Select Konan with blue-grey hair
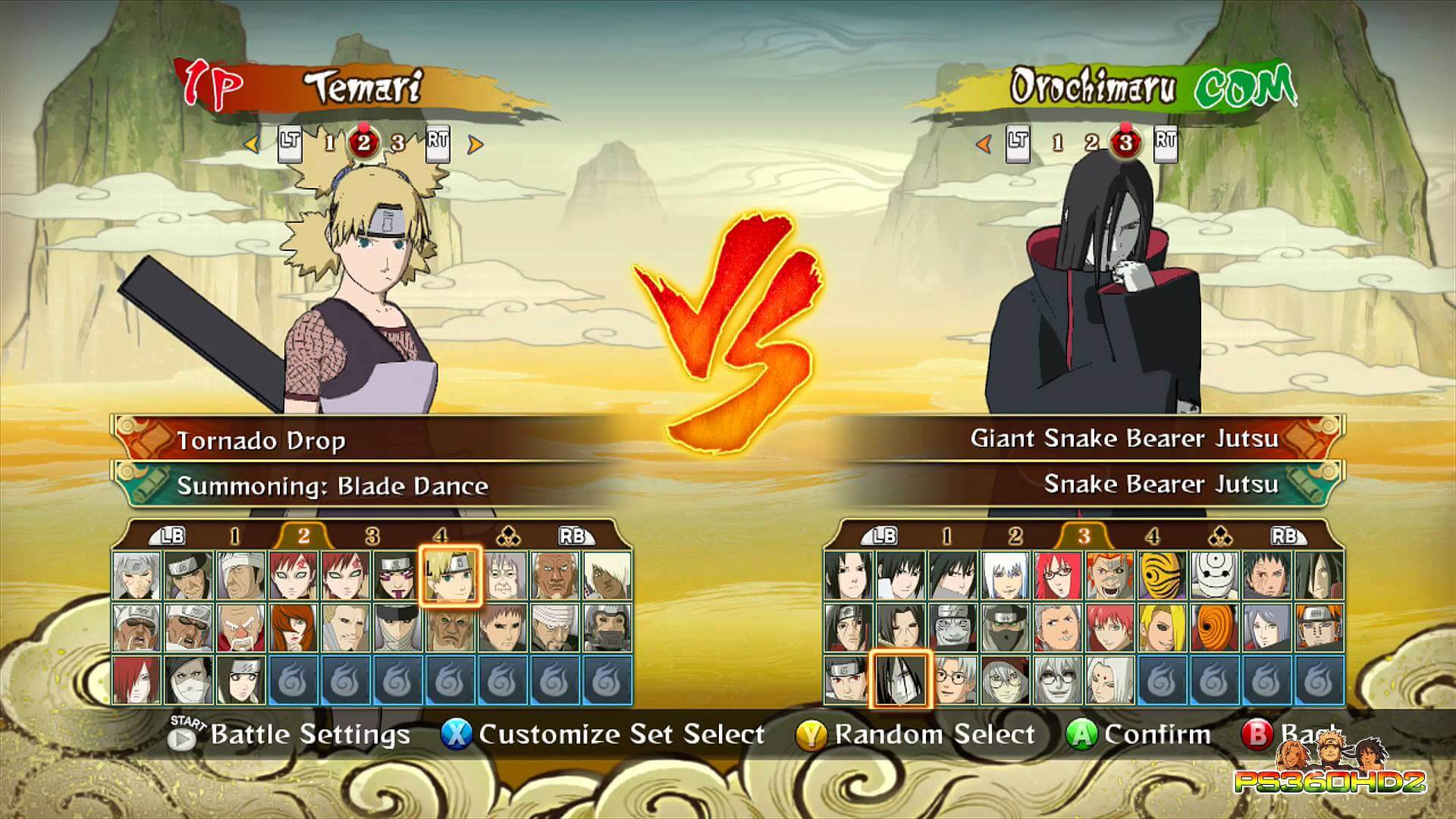Image resolution: width=1456 pixels, height=819 pixels. pyautogui.click(x=1266, y=627)
